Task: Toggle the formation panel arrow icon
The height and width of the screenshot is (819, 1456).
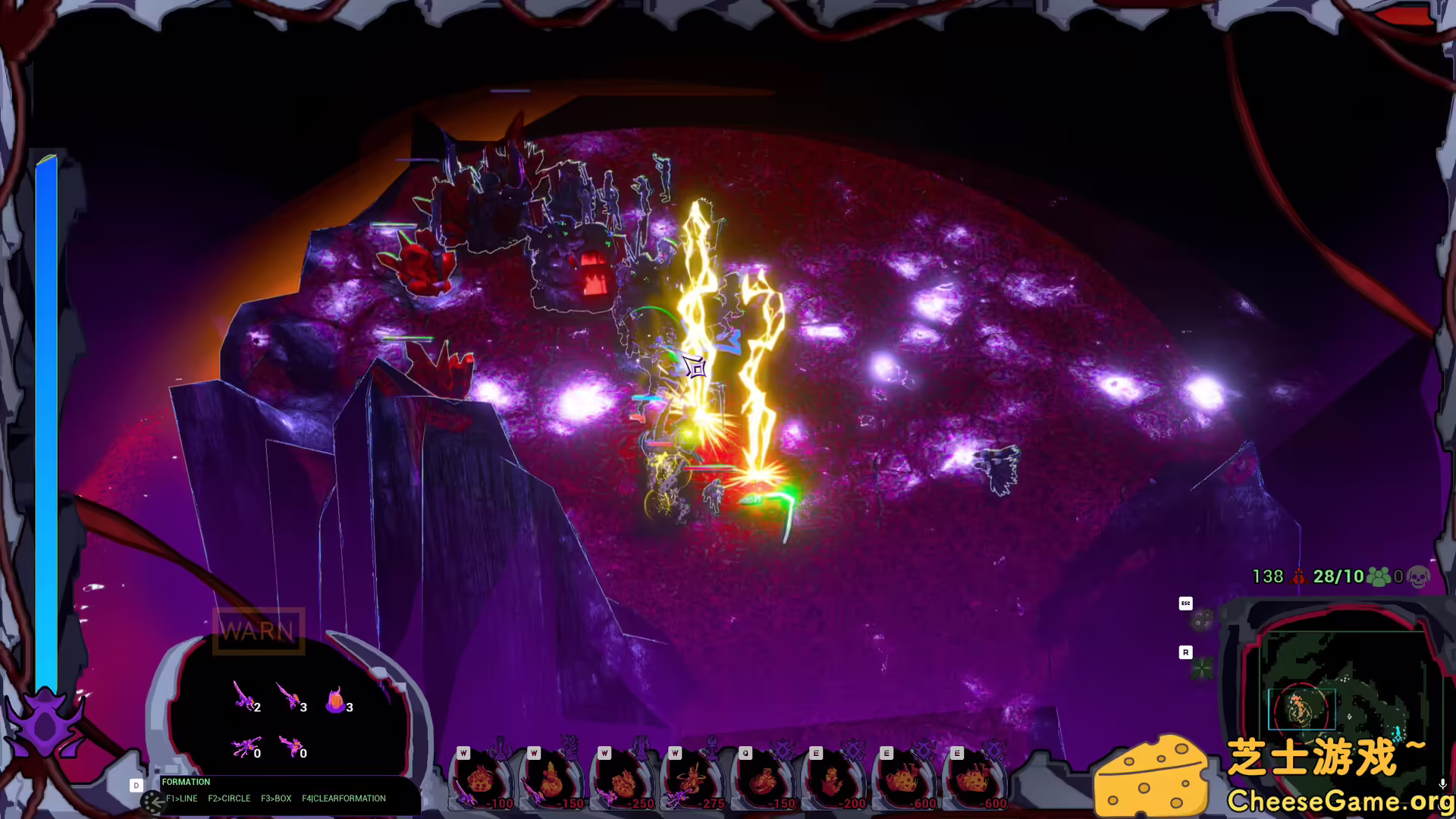Action: 153,801
